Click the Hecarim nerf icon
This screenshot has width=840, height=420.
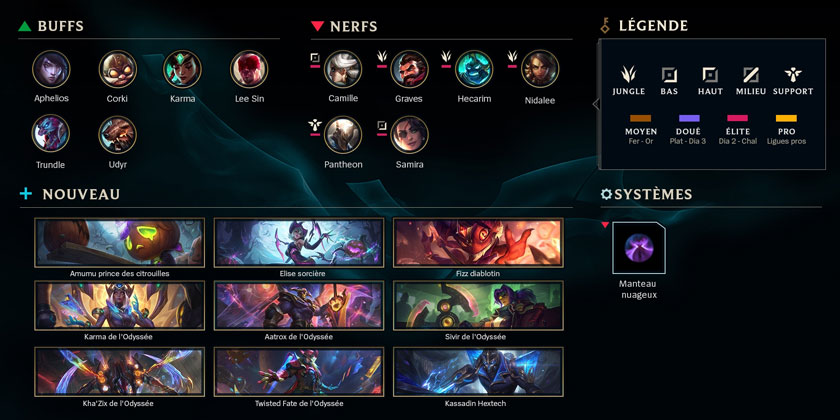tap(475, 69)
